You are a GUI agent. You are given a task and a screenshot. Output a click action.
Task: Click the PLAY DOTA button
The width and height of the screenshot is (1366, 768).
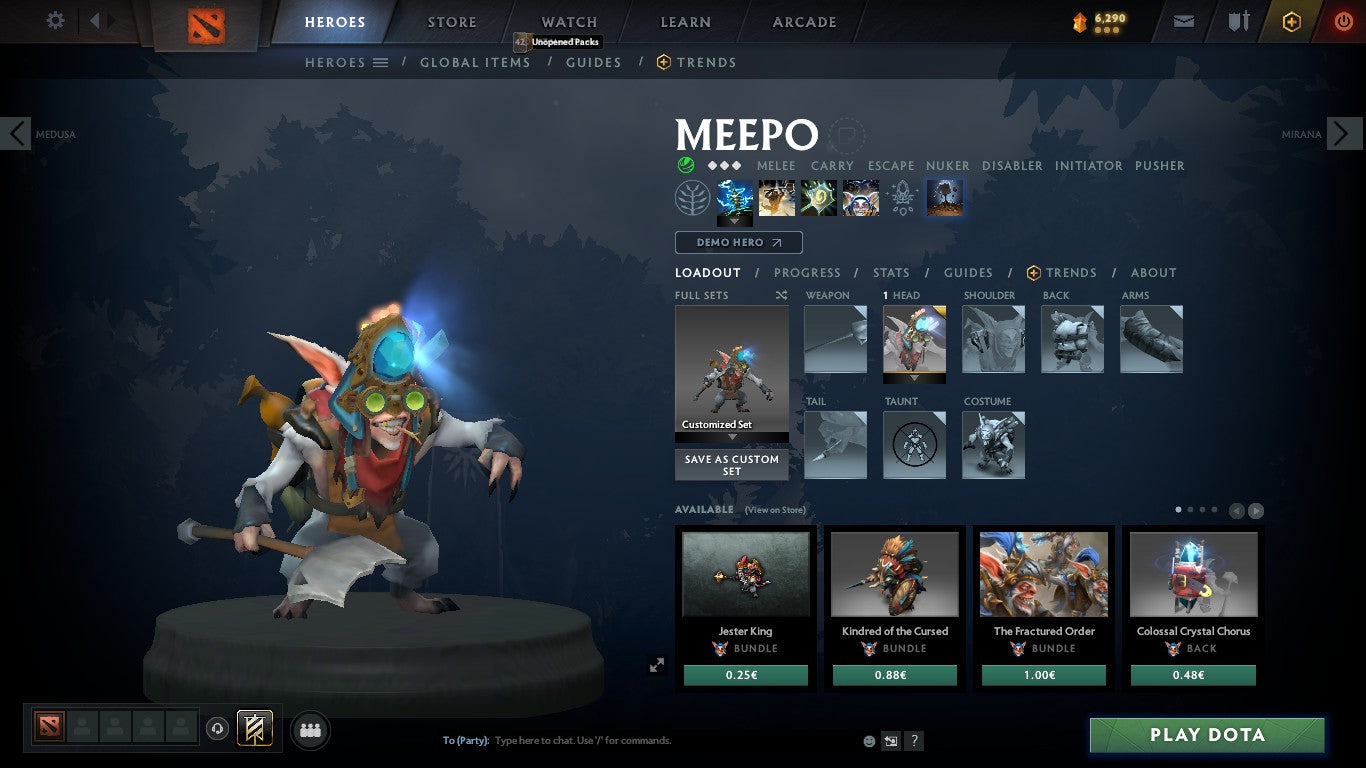coord(1207,734)
